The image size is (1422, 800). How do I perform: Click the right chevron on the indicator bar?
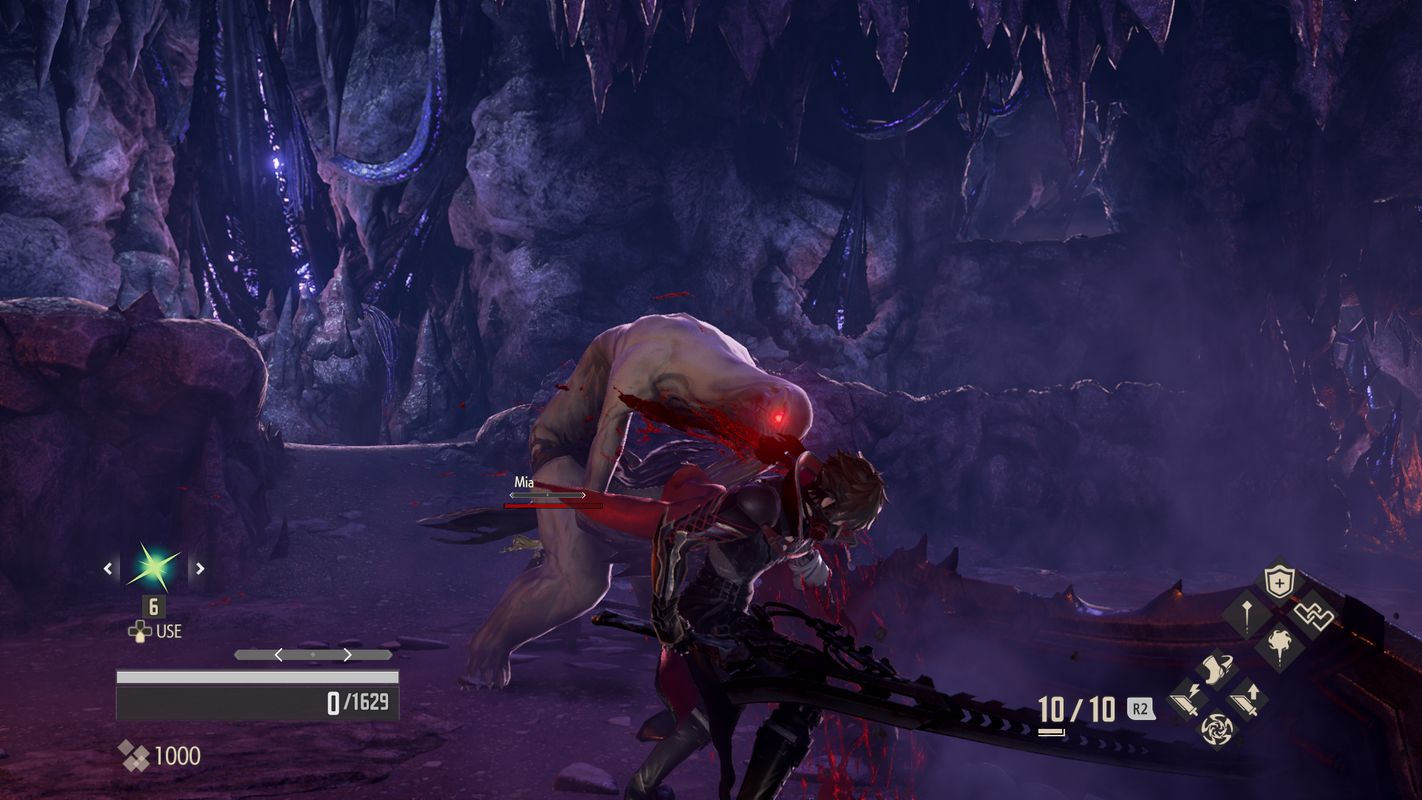(x=348, y=654)
